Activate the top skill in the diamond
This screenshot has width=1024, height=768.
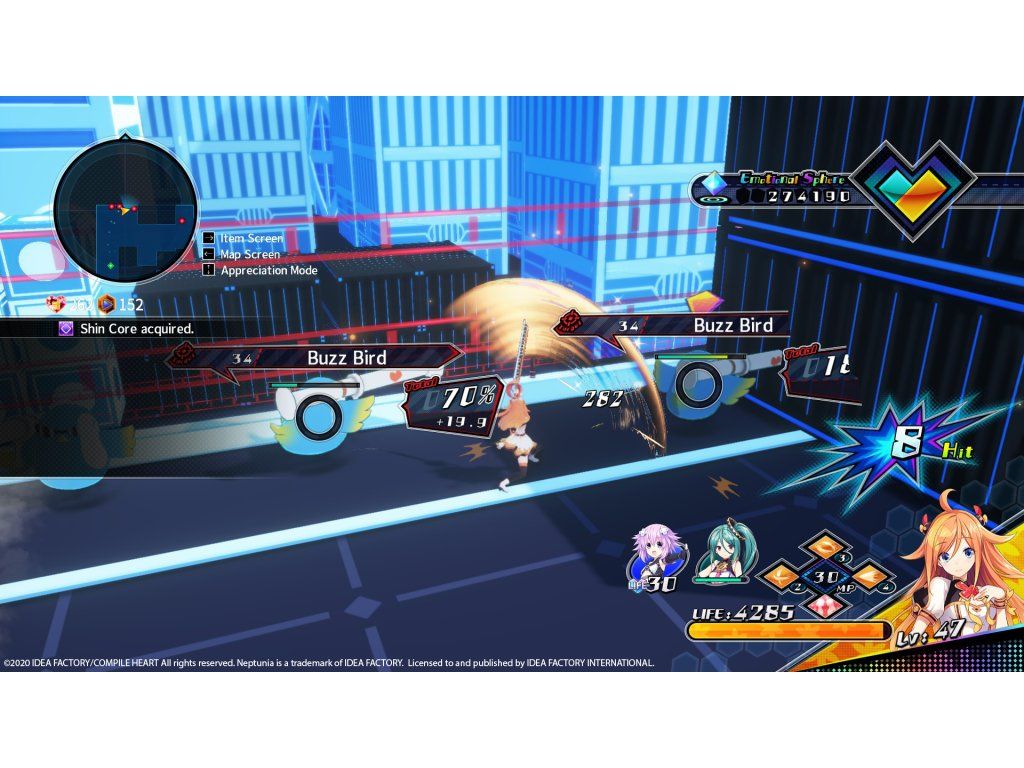click(x=822, y=547)
